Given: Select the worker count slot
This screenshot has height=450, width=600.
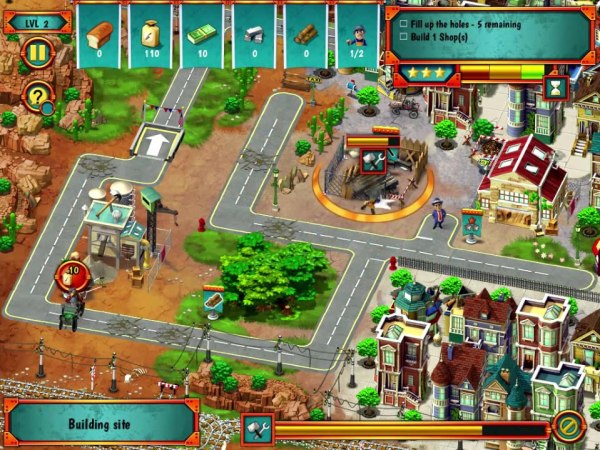Looking at the screenshot, I should [357, 37].
